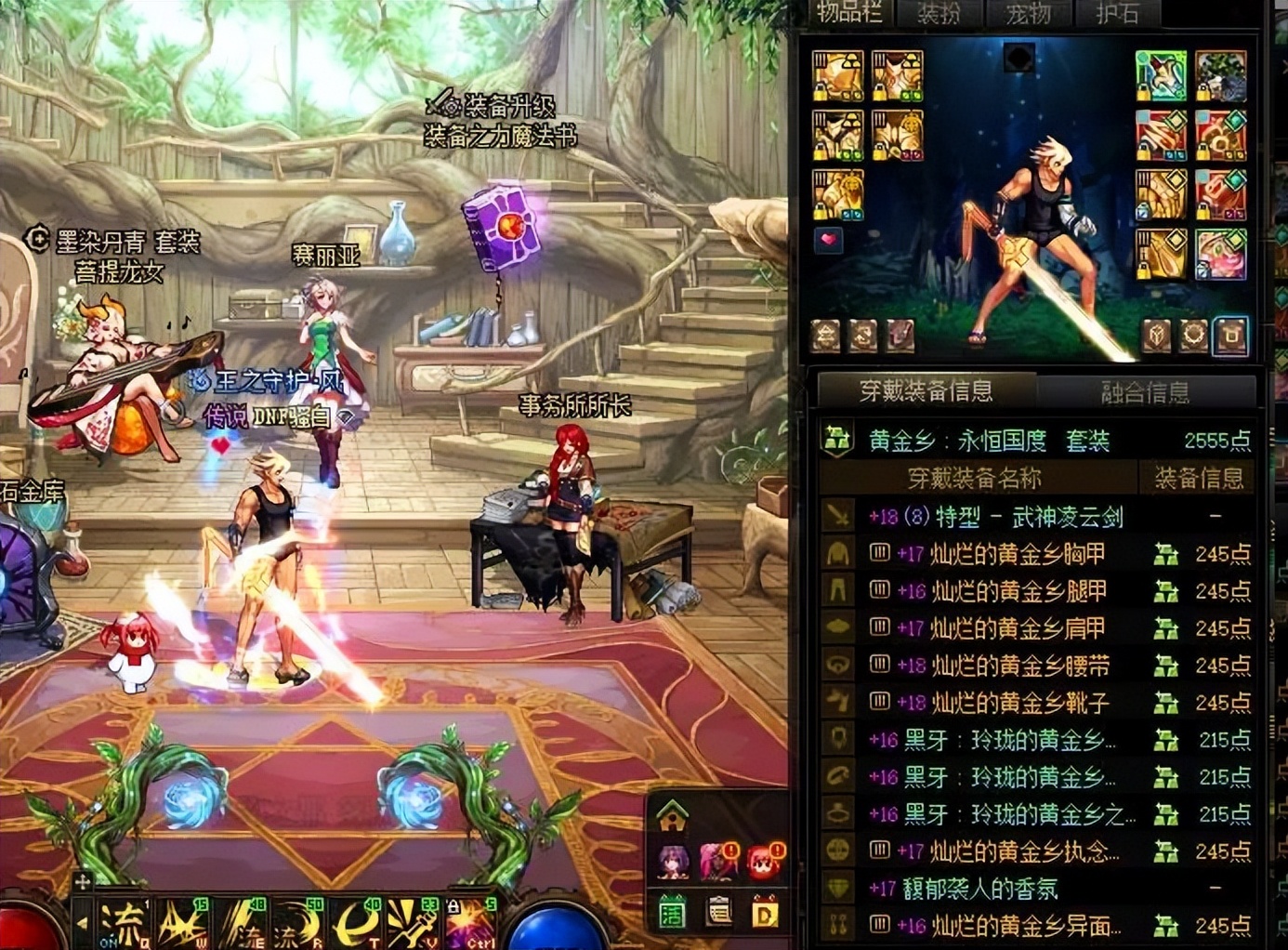1288x950 pixels.
Task: Click the Ctrl skill slot on the skill bar
Action: click(x=471, y=922)
